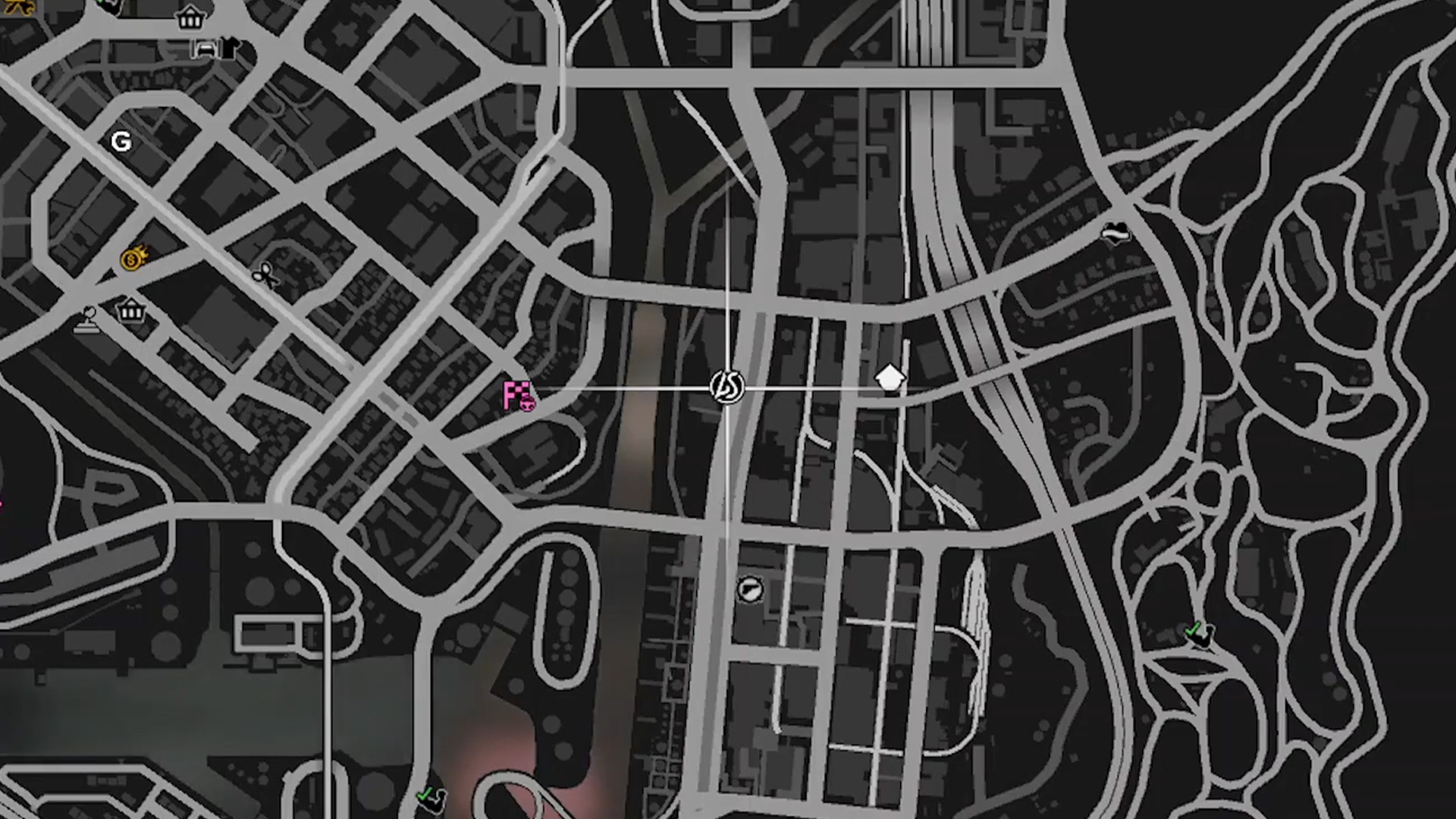Click the flaming gold coin collectible blip
Image resolution: width=1456 pixels, height=819 pixels.
click(x=133, y=262)
